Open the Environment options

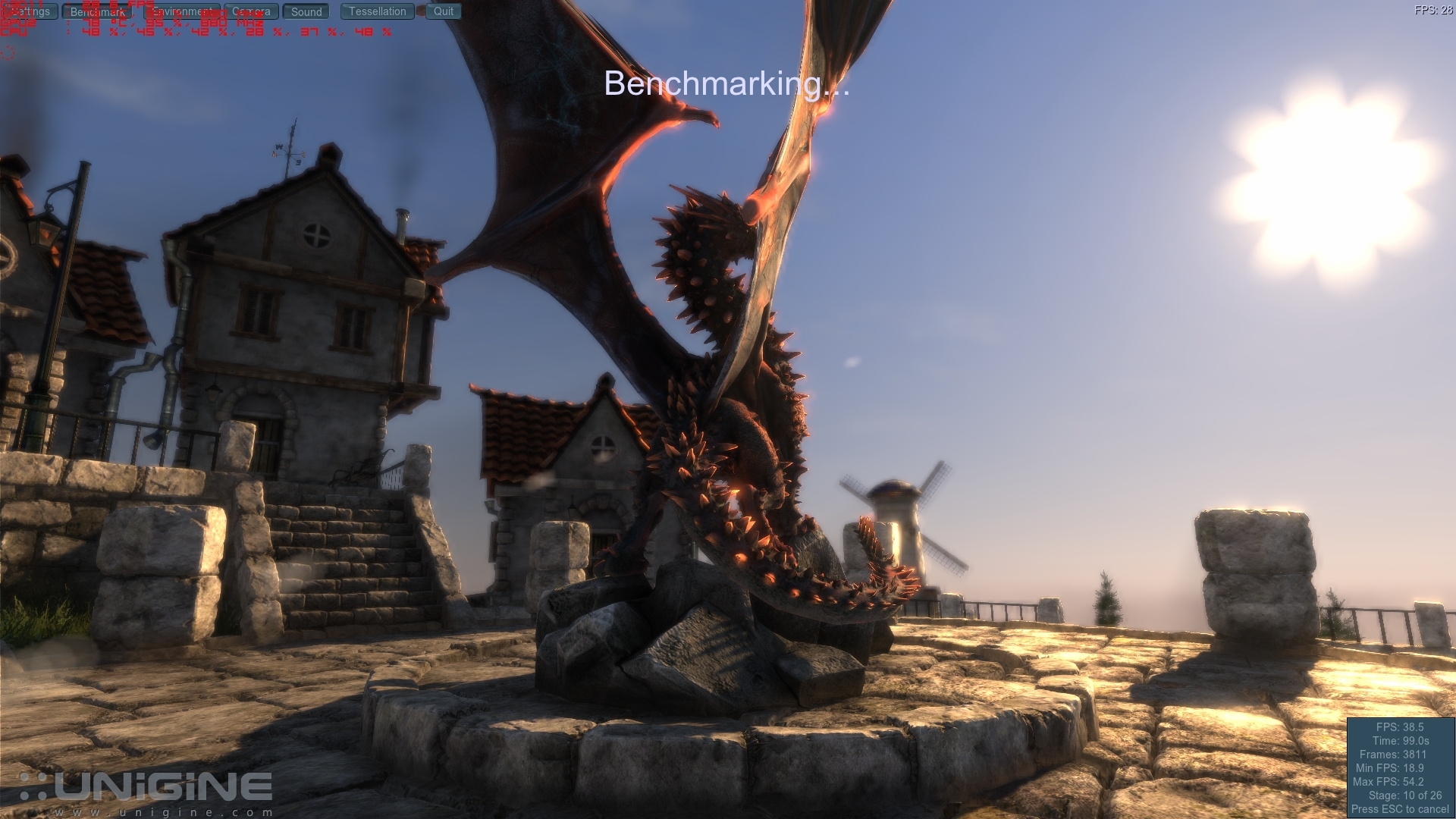(x=181, y=11)
